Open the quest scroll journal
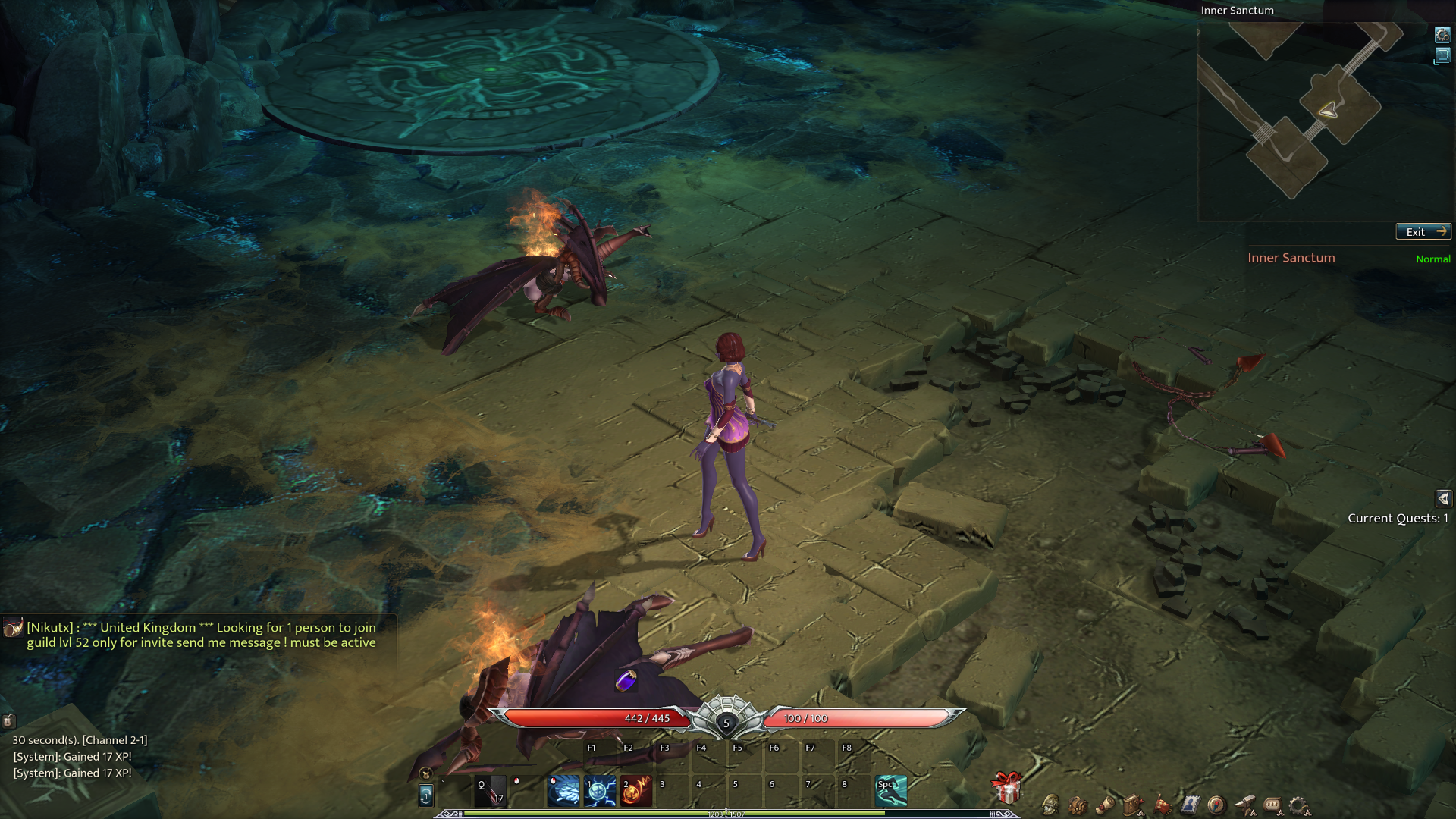This screenshot has height=819, width=1456. (1105, 805)
